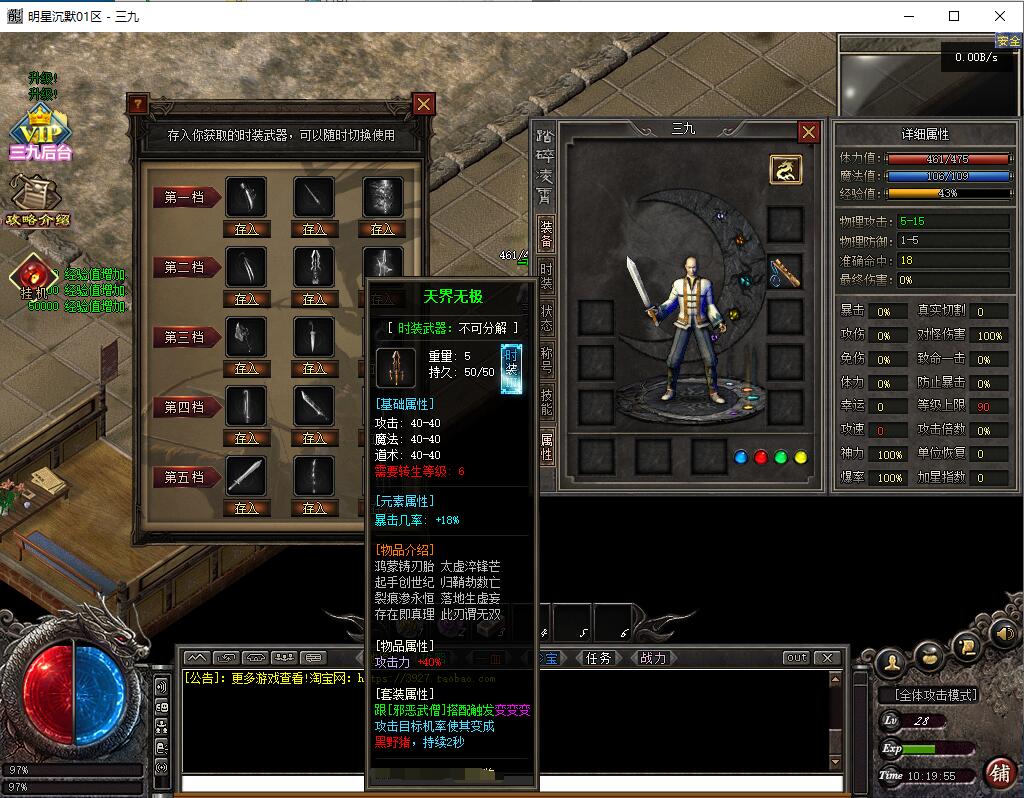Open the VIP 三九后台 menu
1024x798 pixels.
pos(41,133)
